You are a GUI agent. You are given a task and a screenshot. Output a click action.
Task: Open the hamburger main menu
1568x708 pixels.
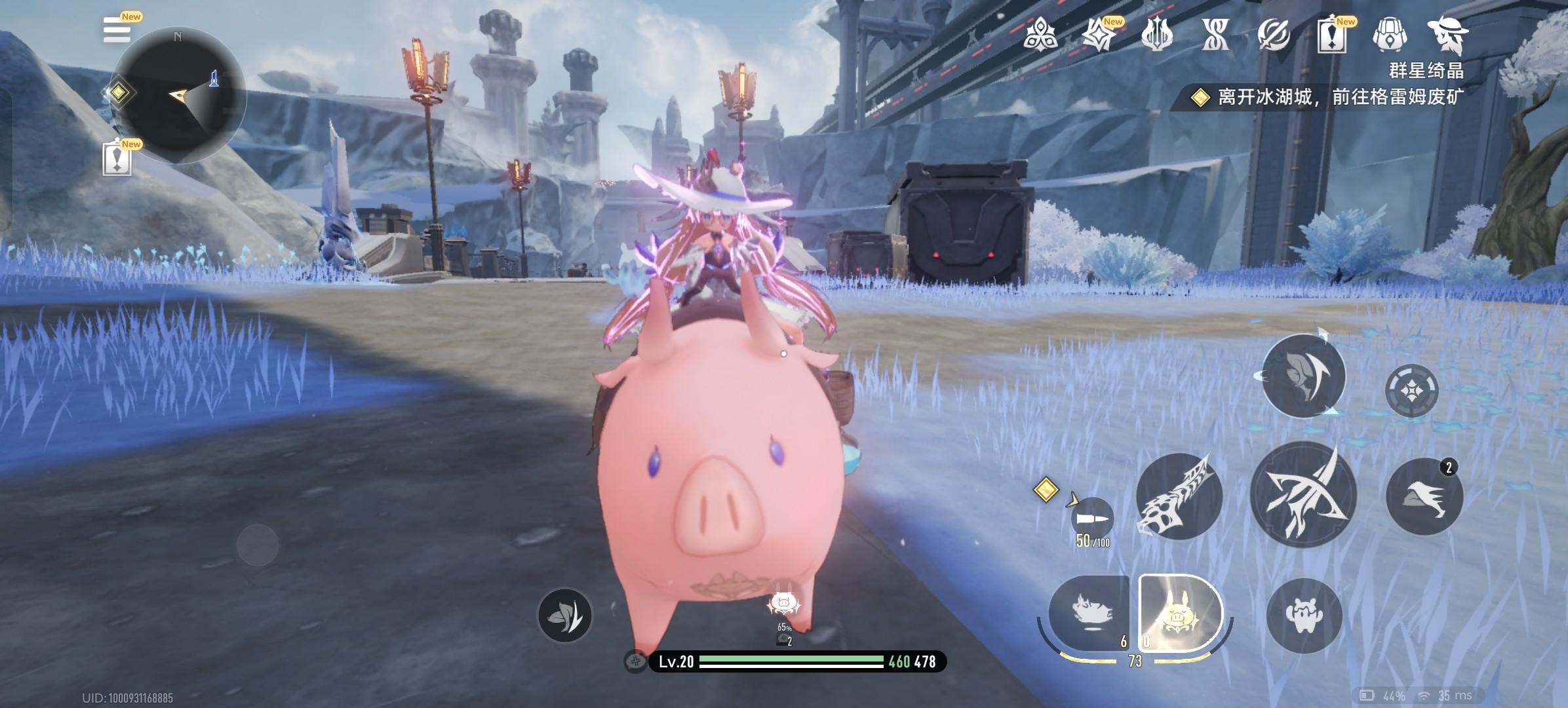pos(117,30)
